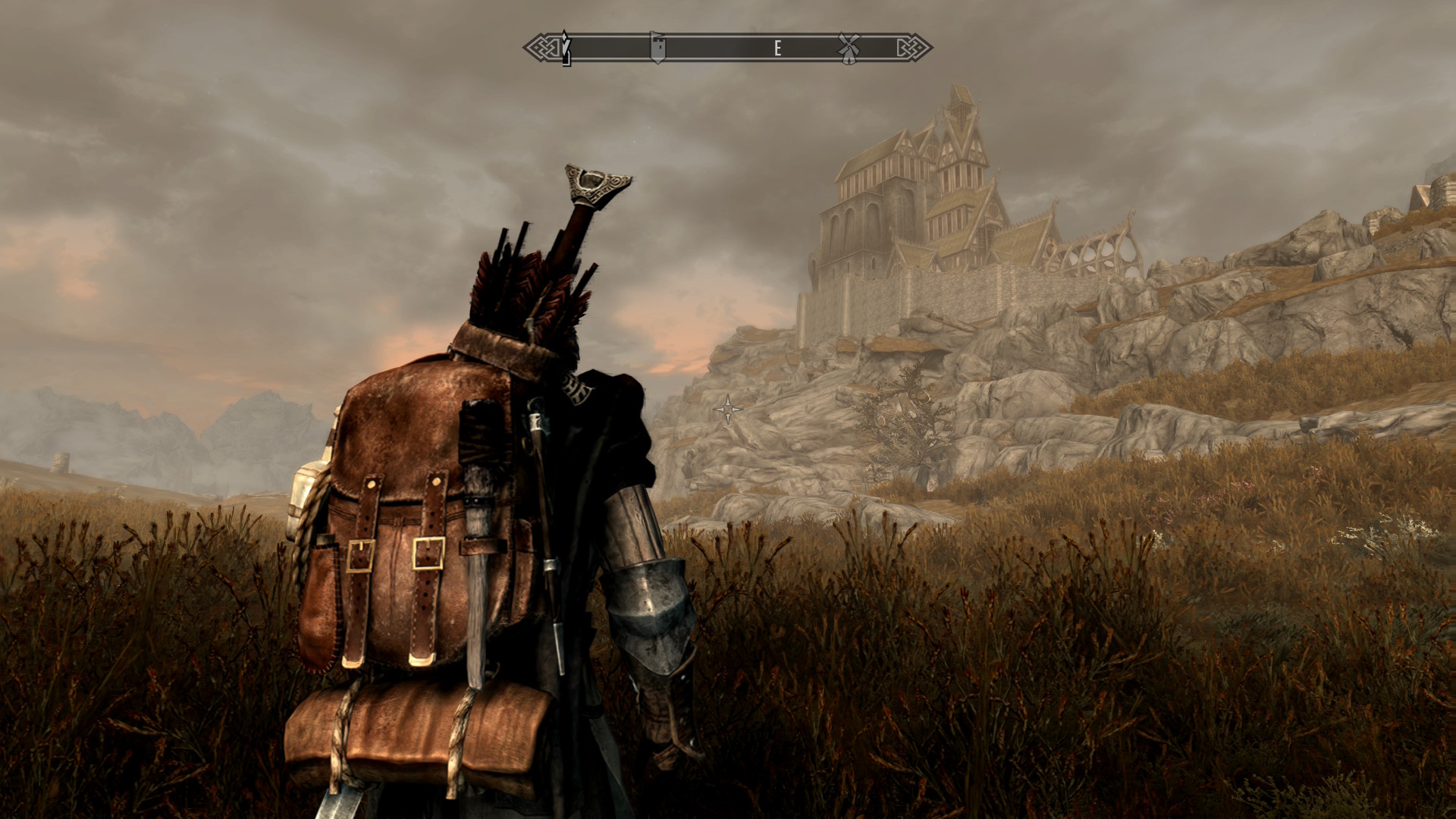The image size is (1456, 819).
Task: Select the quest arrow marker on the compass
Action: 566,48
